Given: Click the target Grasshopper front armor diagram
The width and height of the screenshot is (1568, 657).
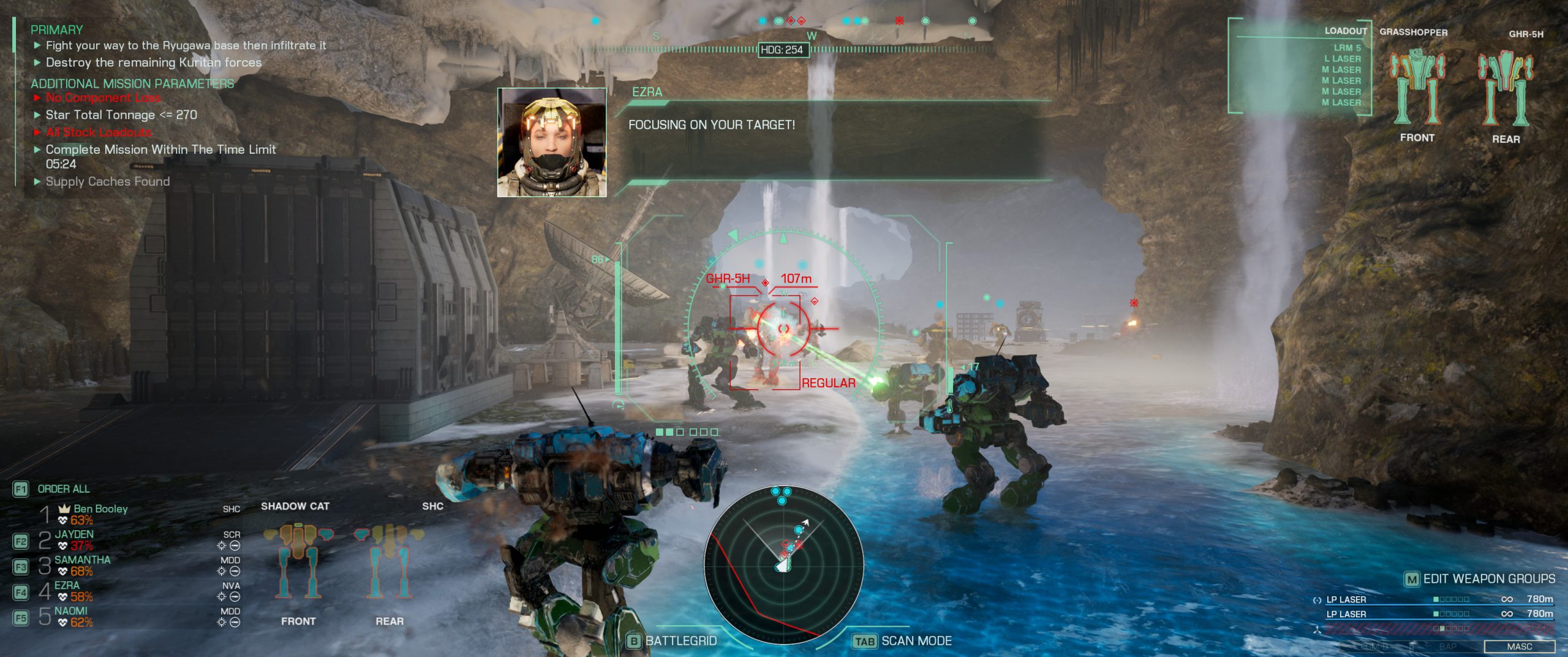Looking at the screenshot, I should (1417, 86).
